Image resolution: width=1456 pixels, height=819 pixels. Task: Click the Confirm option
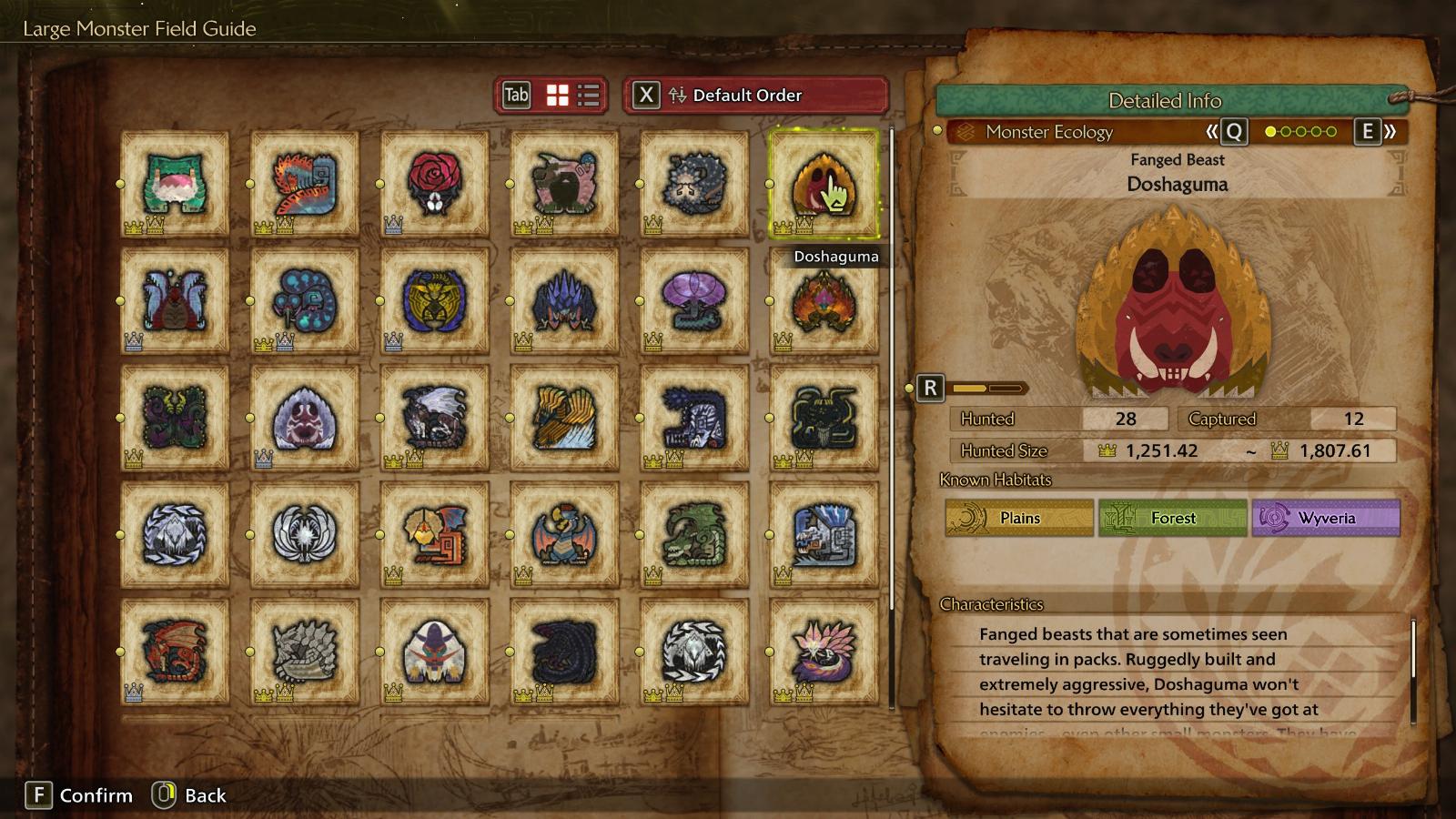point(79,795)
